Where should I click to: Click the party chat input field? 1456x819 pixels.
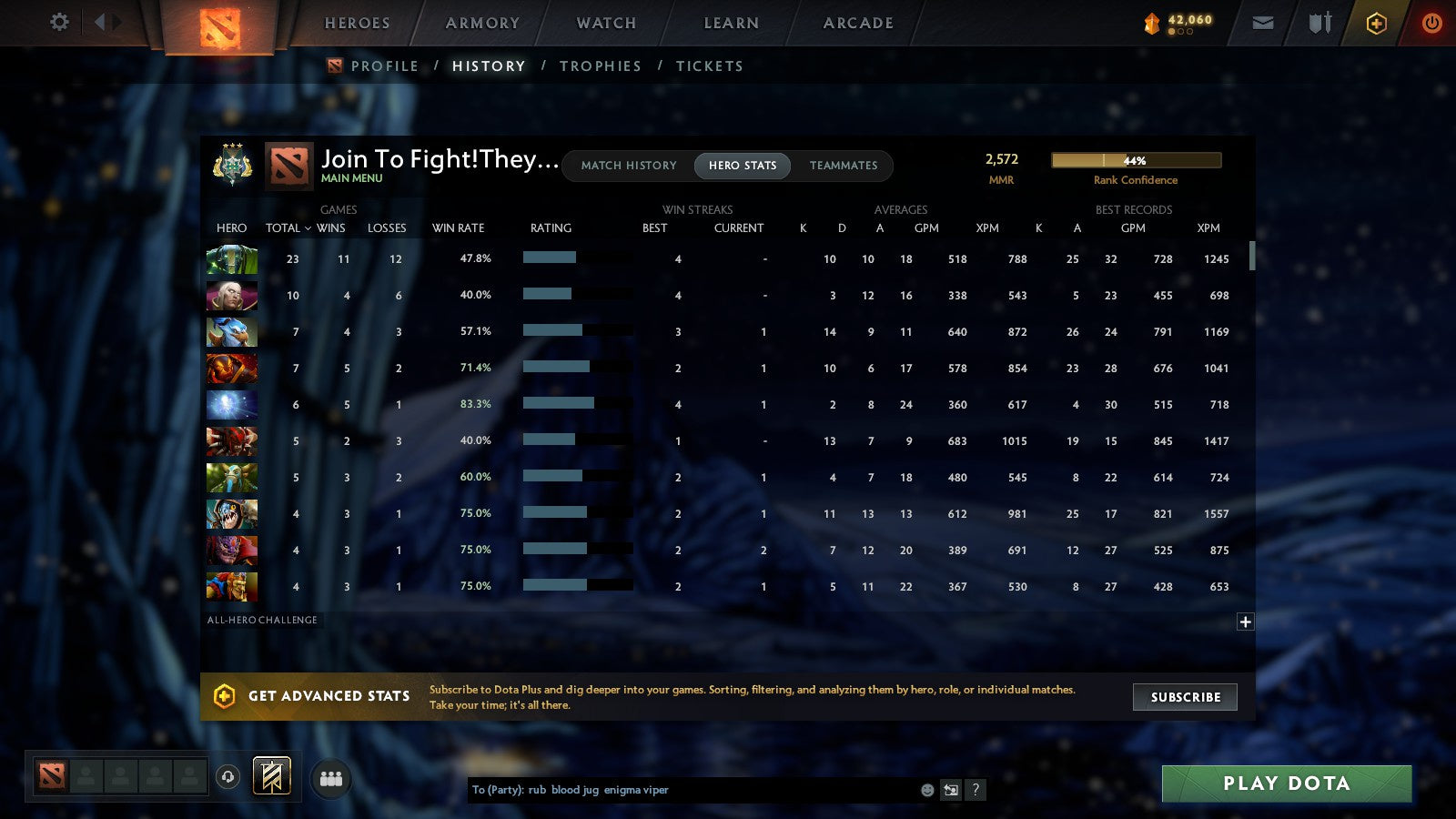pyautogui.click(x=682, y=790)
